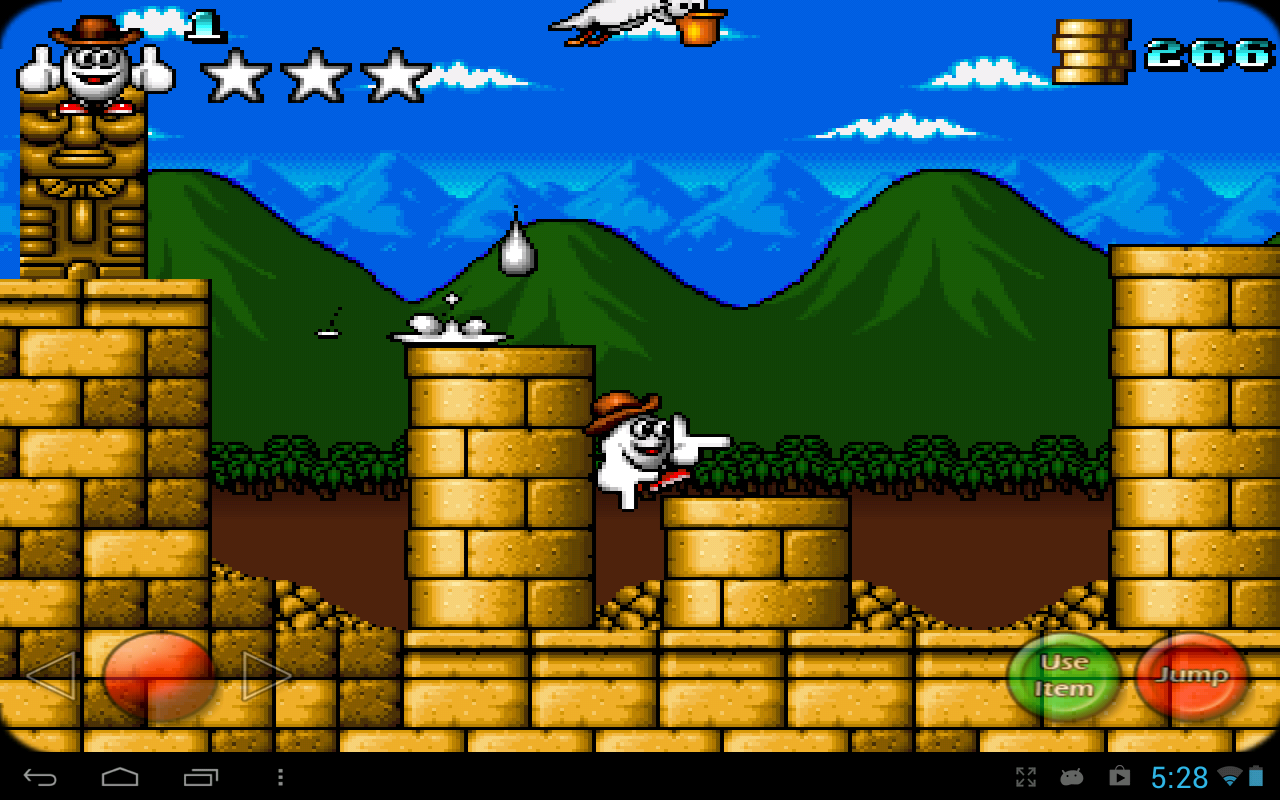Tap the Jump button

coord(1191,676)
